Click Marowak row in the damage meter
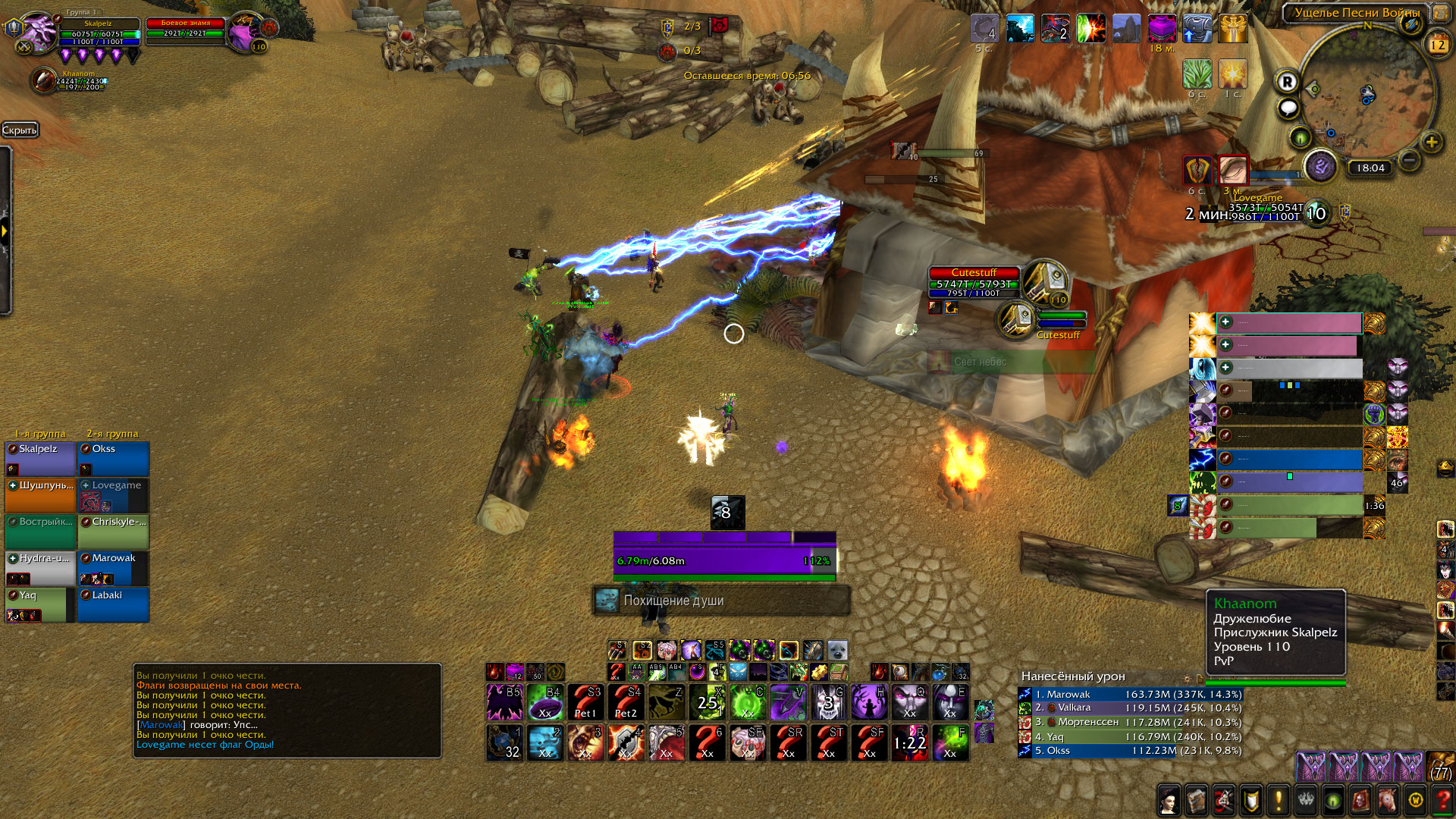 click(x=1130, y=694)
